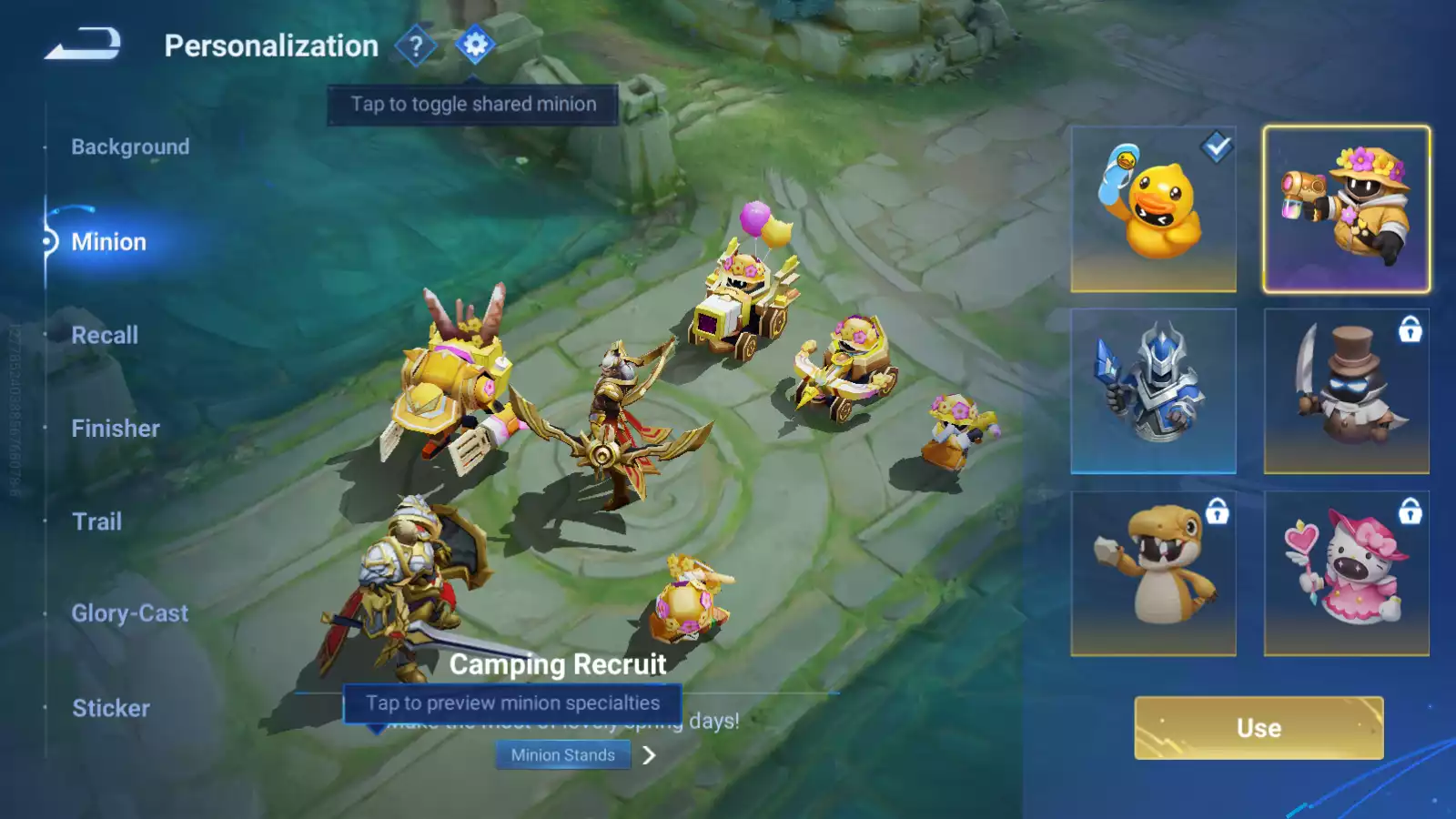This screenshot has width=1456, height=819.
Task: Choose the yellow rubber duck minion skin
Action: tap(1153, 209)
